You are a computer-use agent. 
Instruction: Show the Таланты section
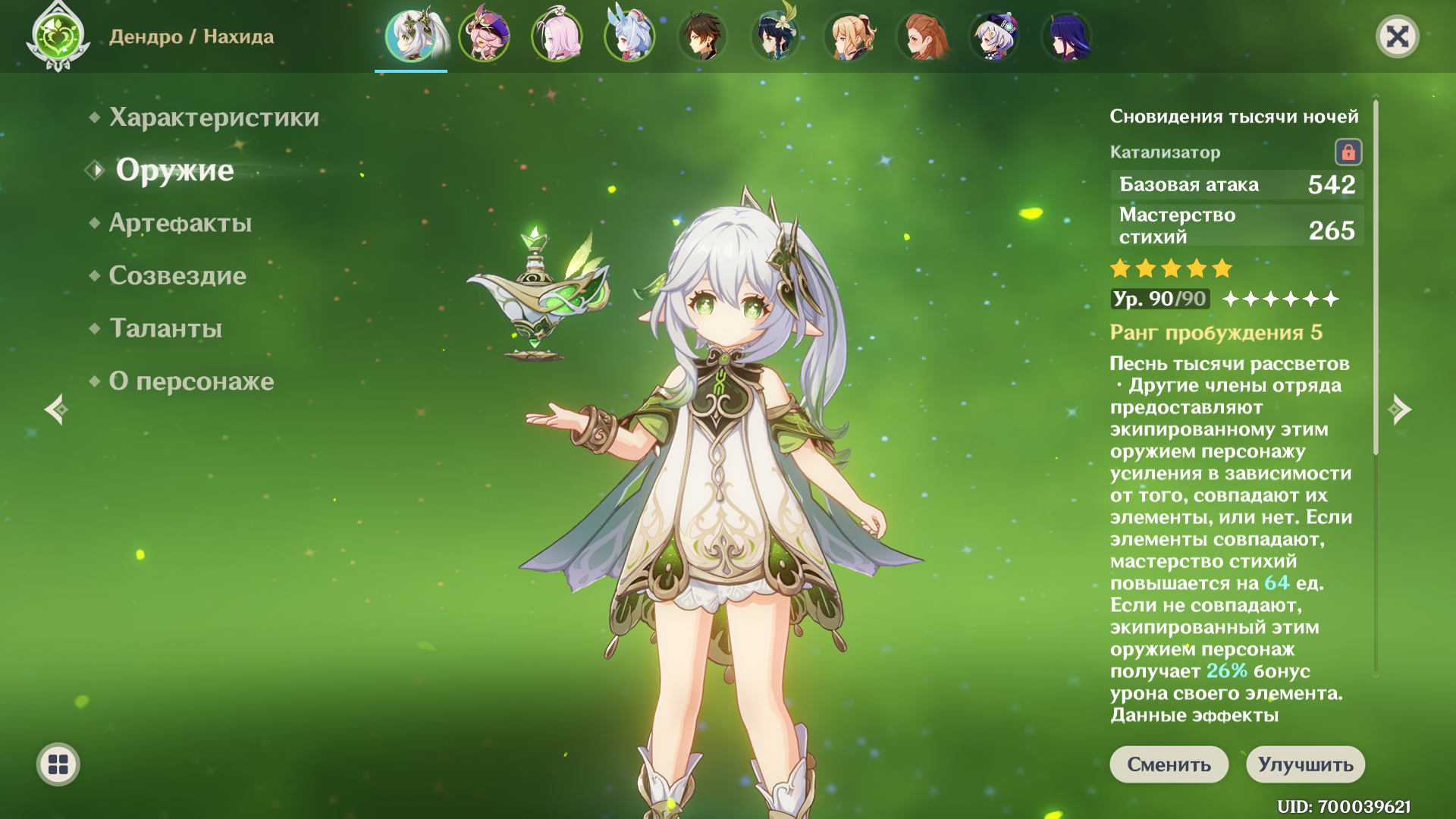(165, 328)
